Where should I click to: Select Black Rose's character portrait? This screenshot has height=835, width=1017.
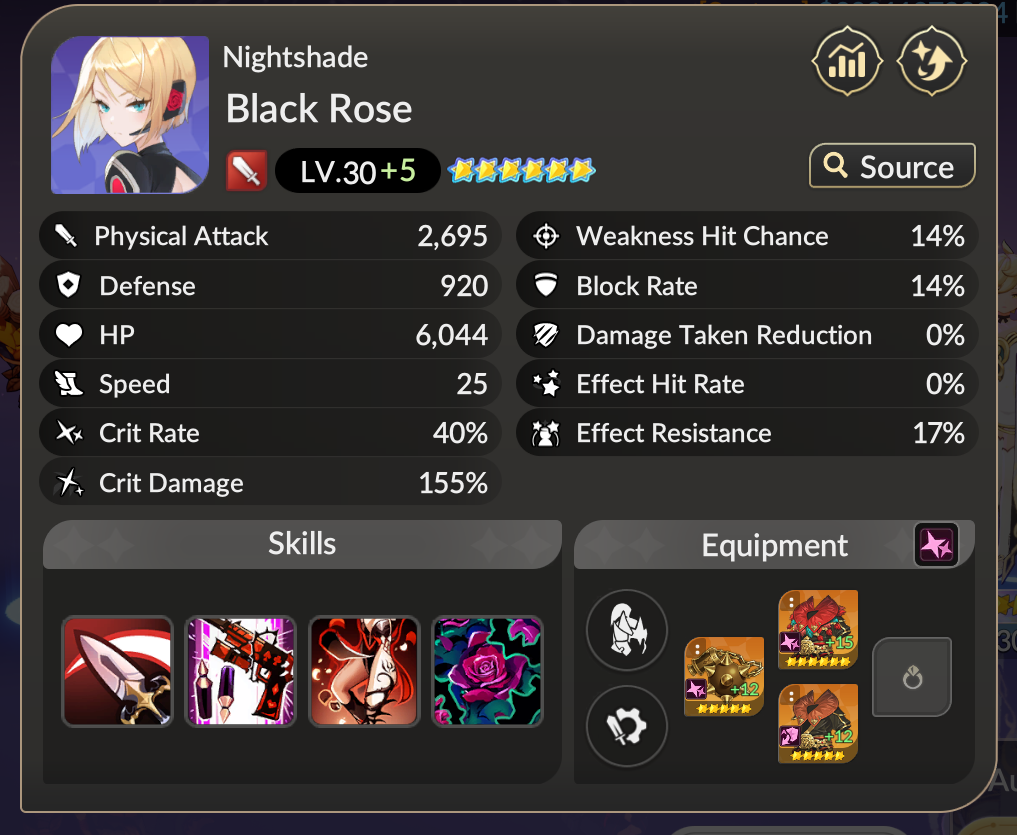130,115
